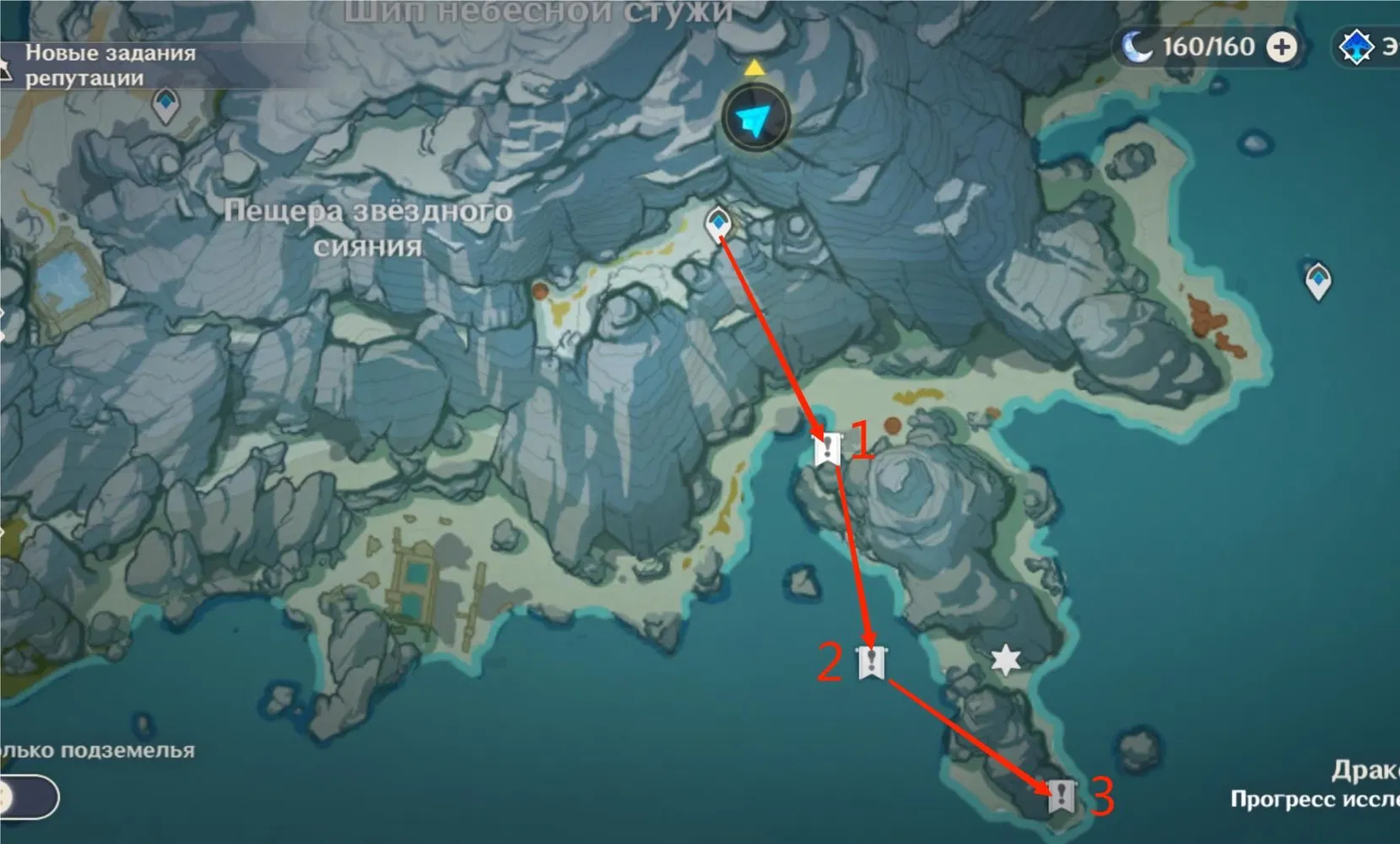The width and height of the screenshot is (1400, 844).
Task: Click the player location arrow marker
Action: tap(755, 121)
